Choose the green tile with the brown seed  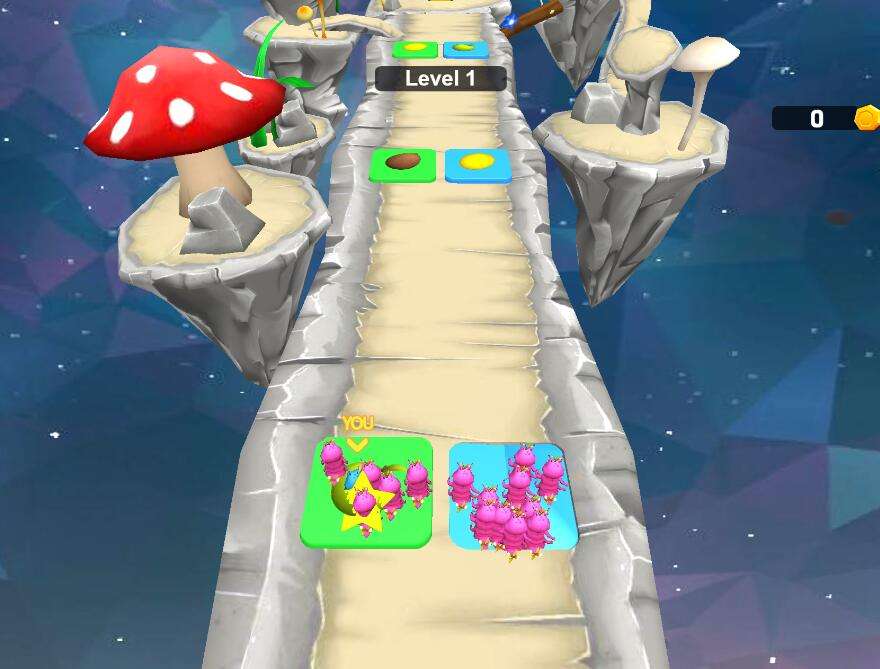point(402,164)
